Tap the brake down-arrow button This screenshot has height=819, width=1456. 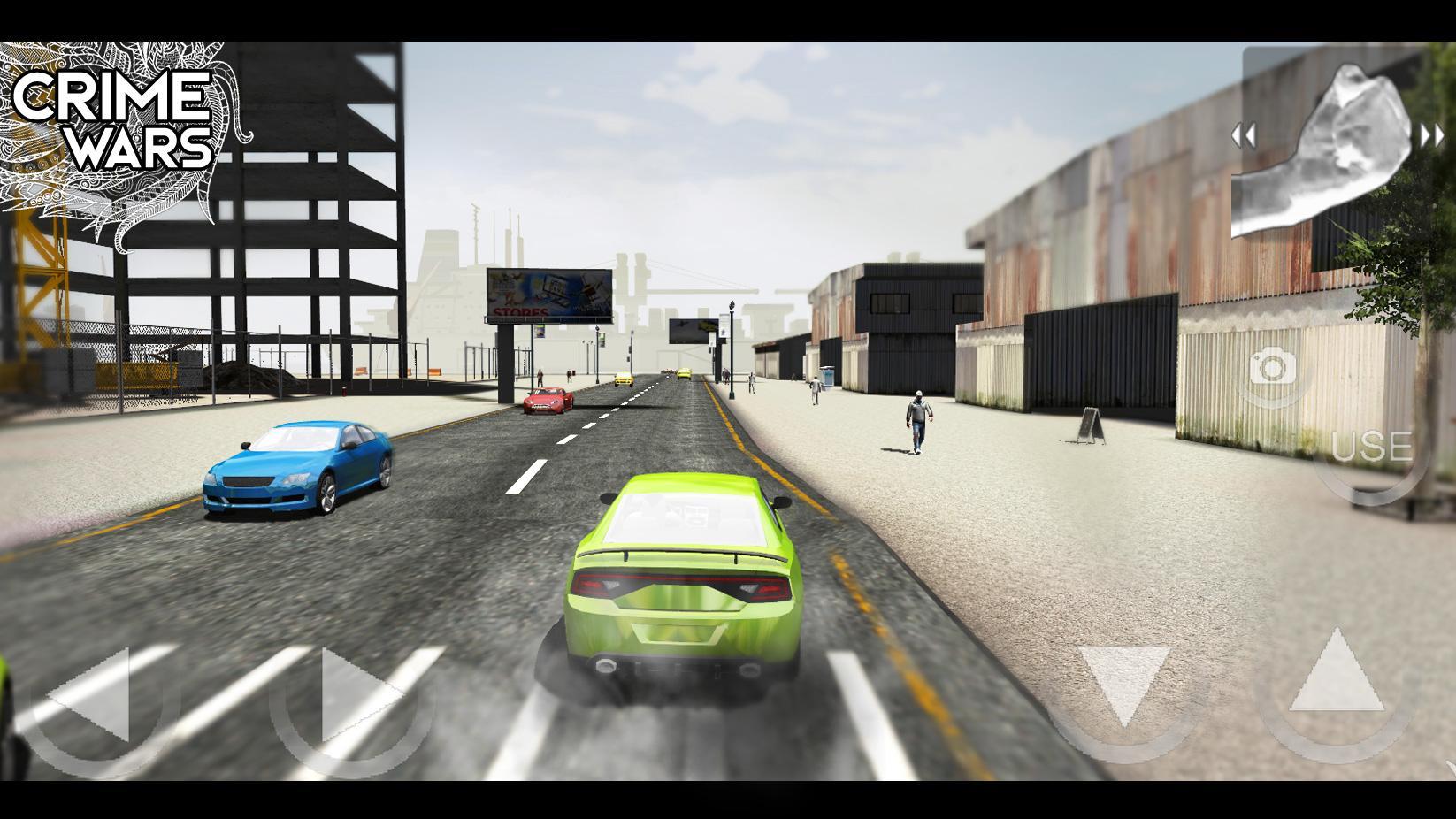pyautogui.click(x=1124, y=685)
